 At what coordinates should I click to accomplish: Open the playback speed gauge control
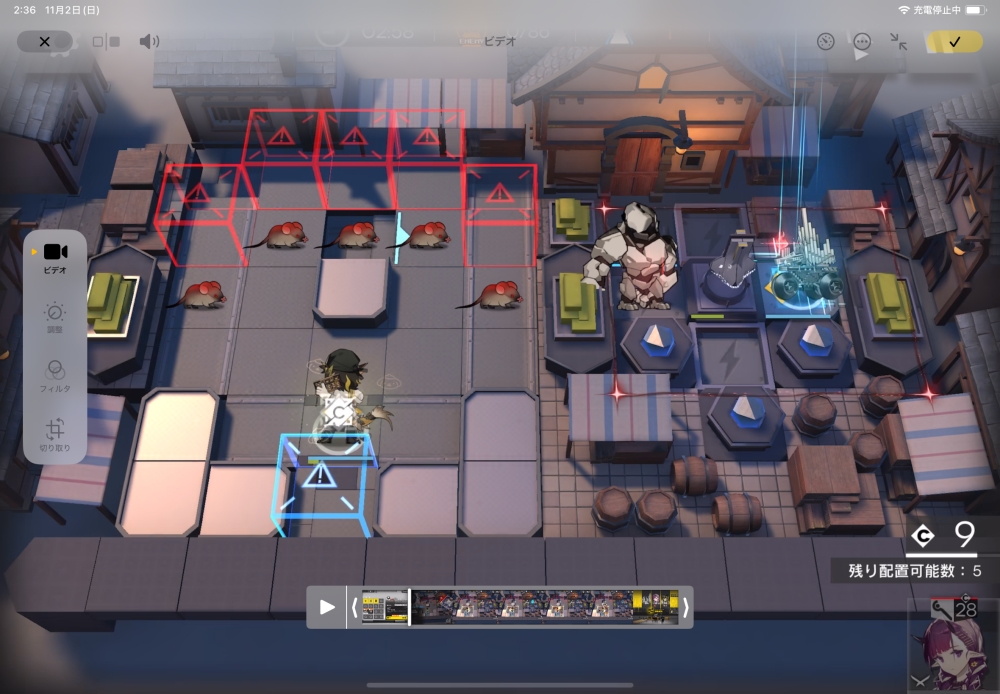coord(825,42)
